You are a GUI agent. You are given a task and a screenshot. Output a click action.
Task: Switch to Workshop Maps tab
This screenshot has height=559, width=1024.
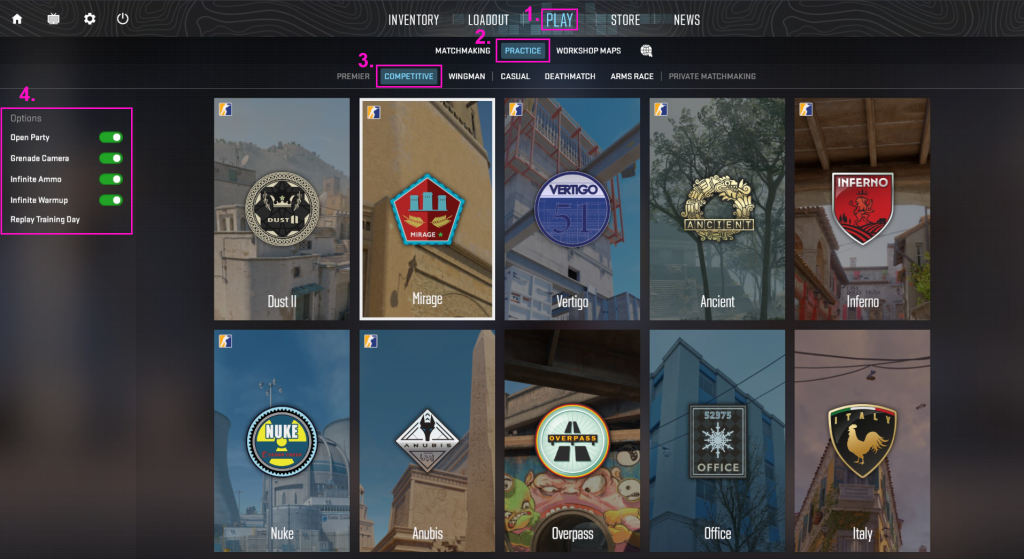[x=588, y=51]
